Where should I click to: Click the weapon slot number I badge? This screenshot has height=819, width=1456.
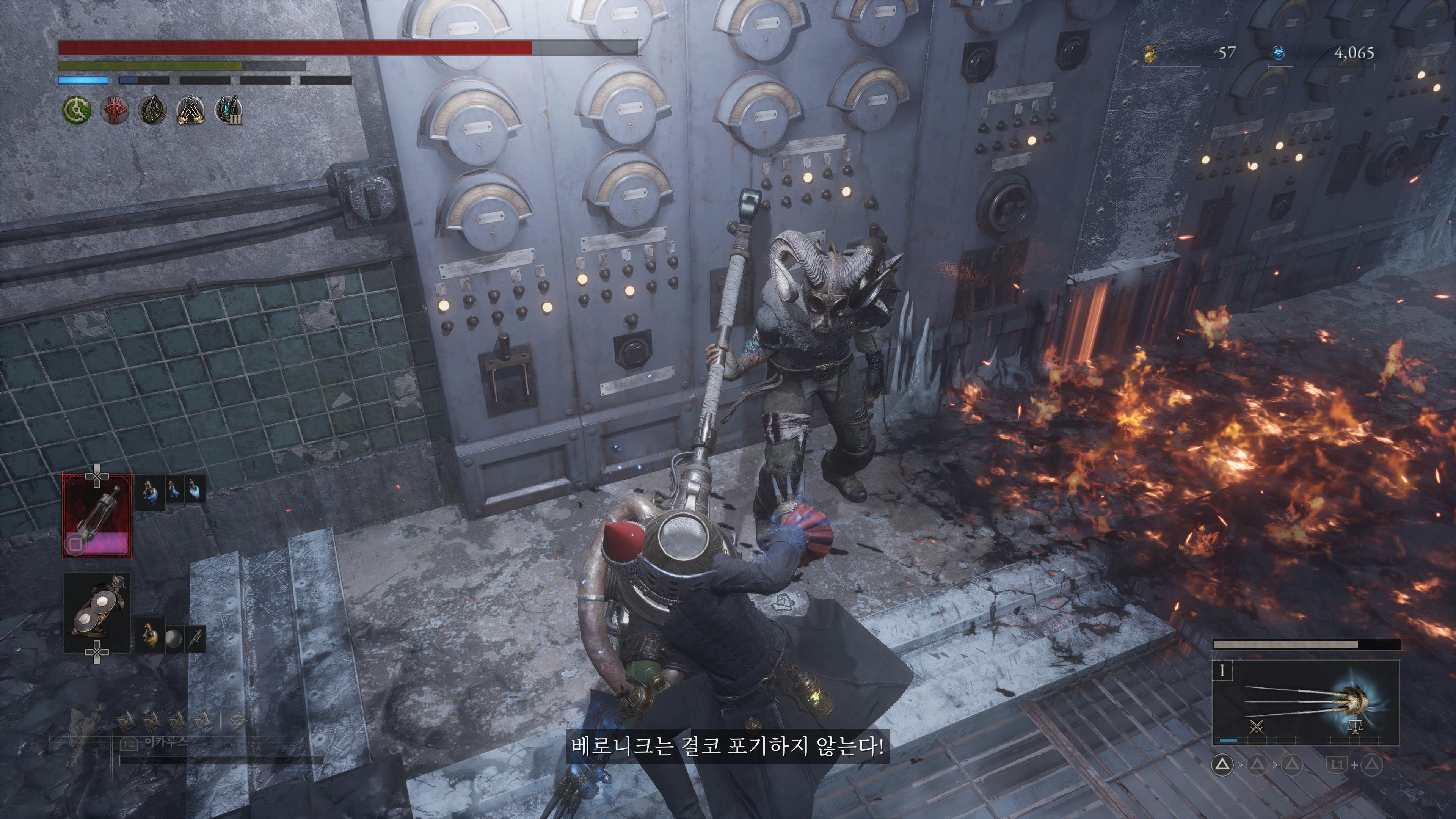tap(1222, 671)
